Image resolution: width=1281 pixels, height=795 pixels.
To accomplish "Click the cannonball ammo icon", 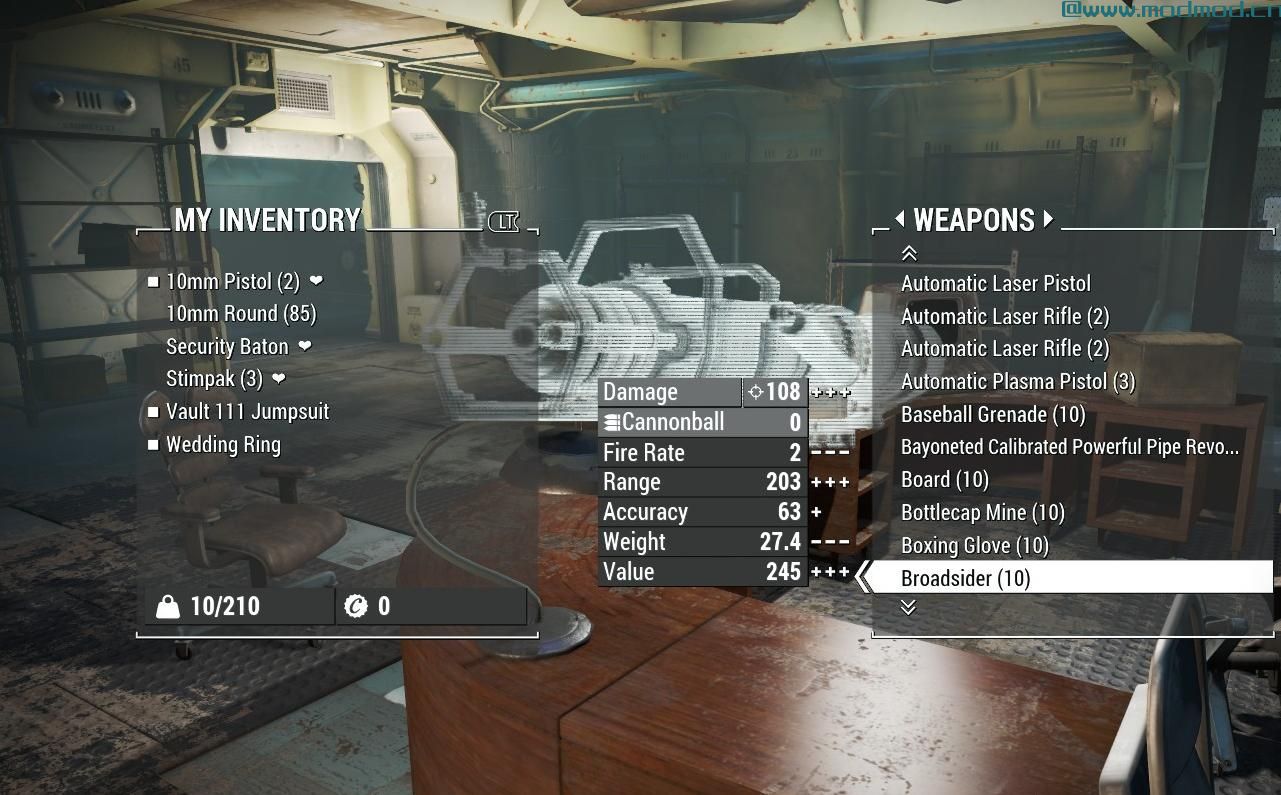I will pos(611,422).
